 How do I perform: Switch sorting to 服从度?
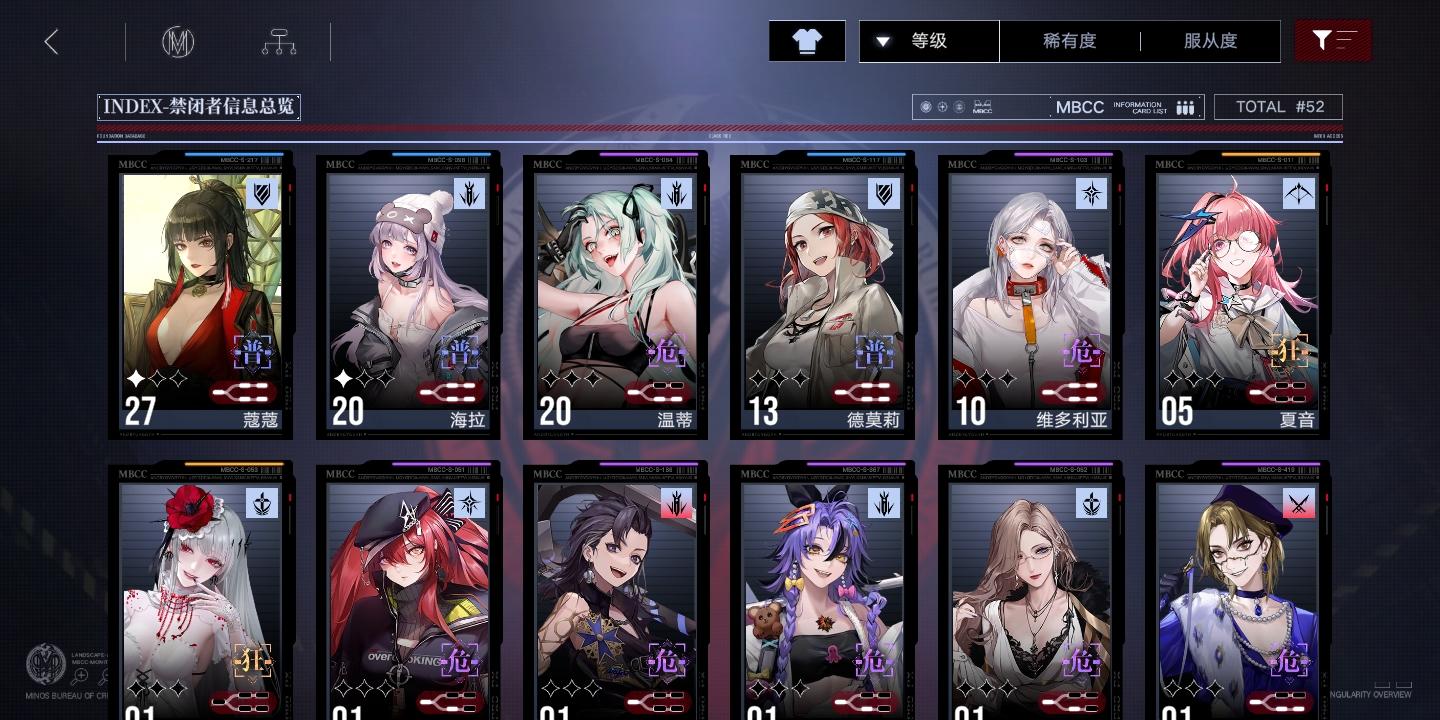pos(1210,41)
